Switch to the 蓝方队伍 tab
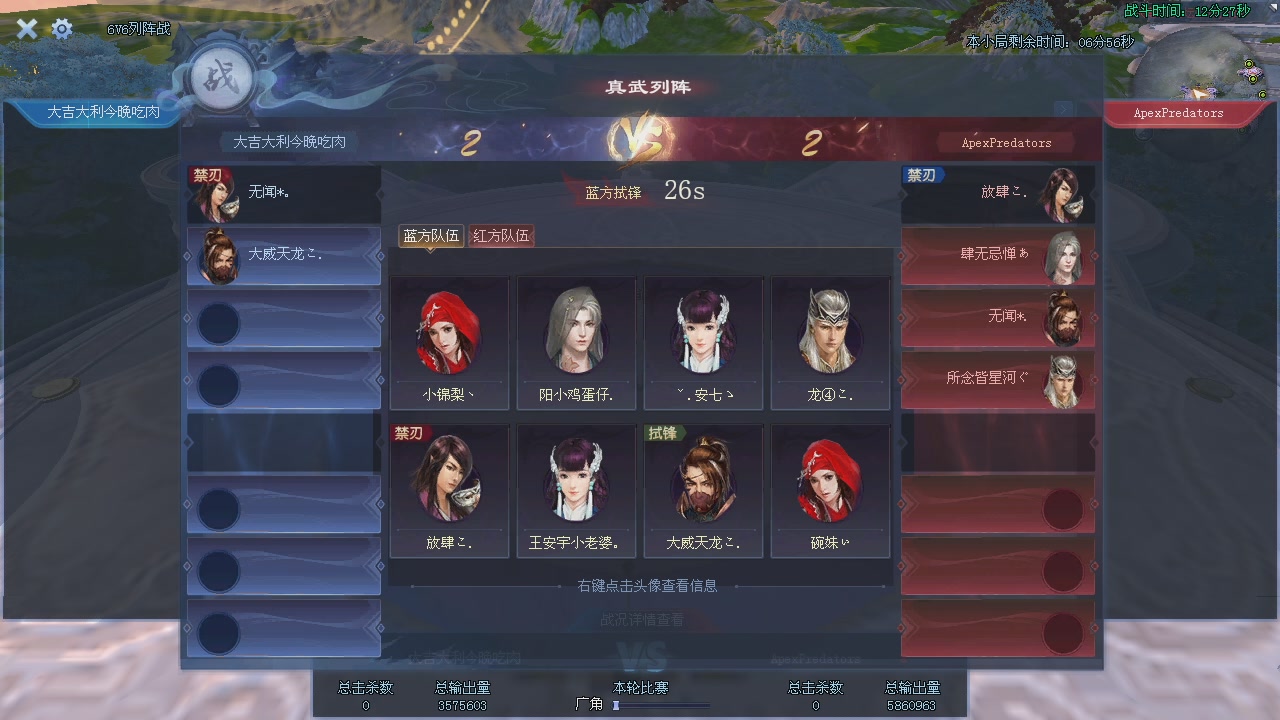The width and height of the screenshot is (1280, 720). (431, 236)
